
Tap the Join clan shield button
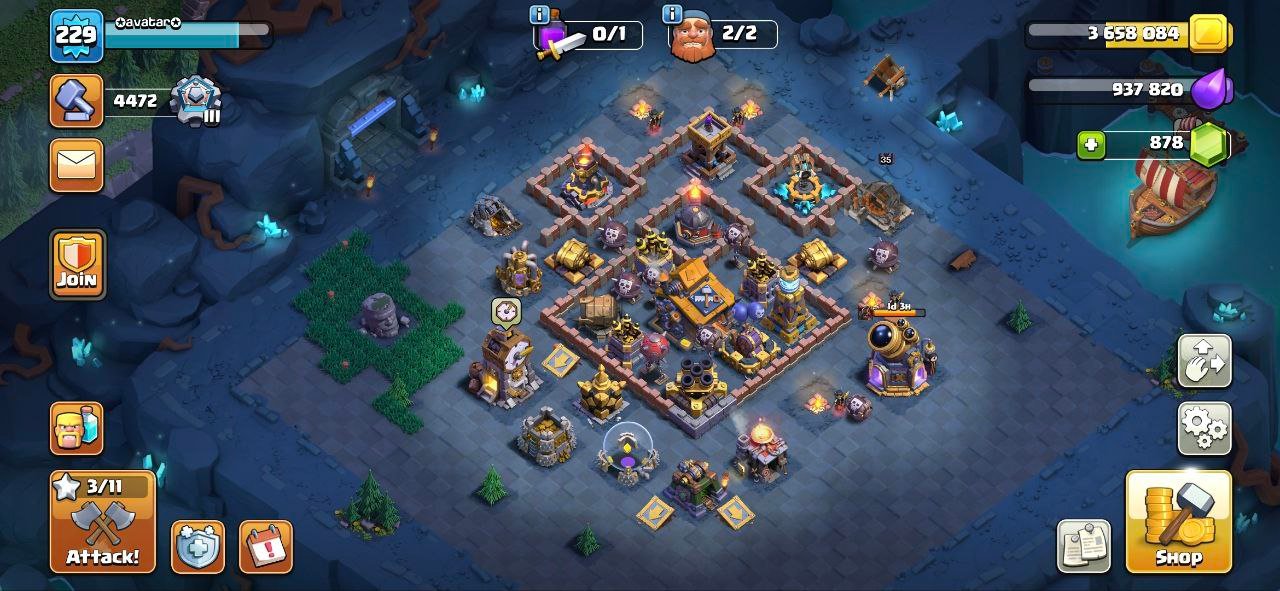[x=77, y=264]
